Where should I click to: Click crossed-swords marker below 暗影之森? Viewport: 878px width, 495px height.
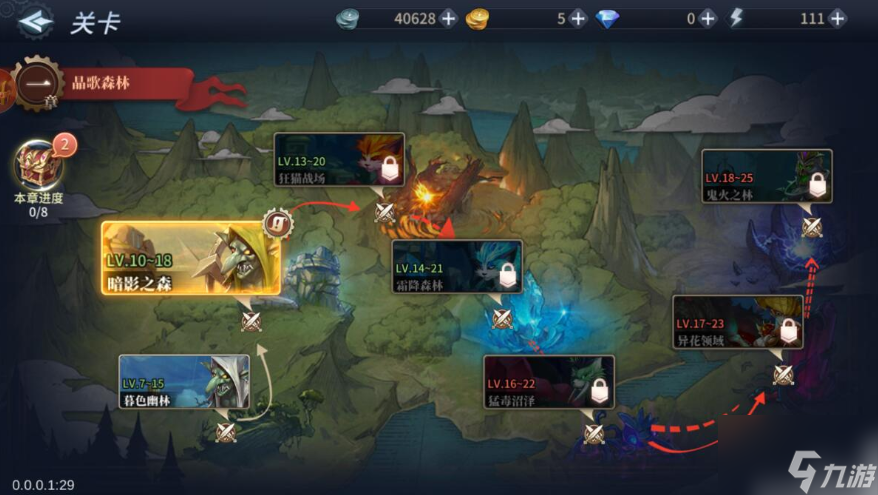coord(251,320)
